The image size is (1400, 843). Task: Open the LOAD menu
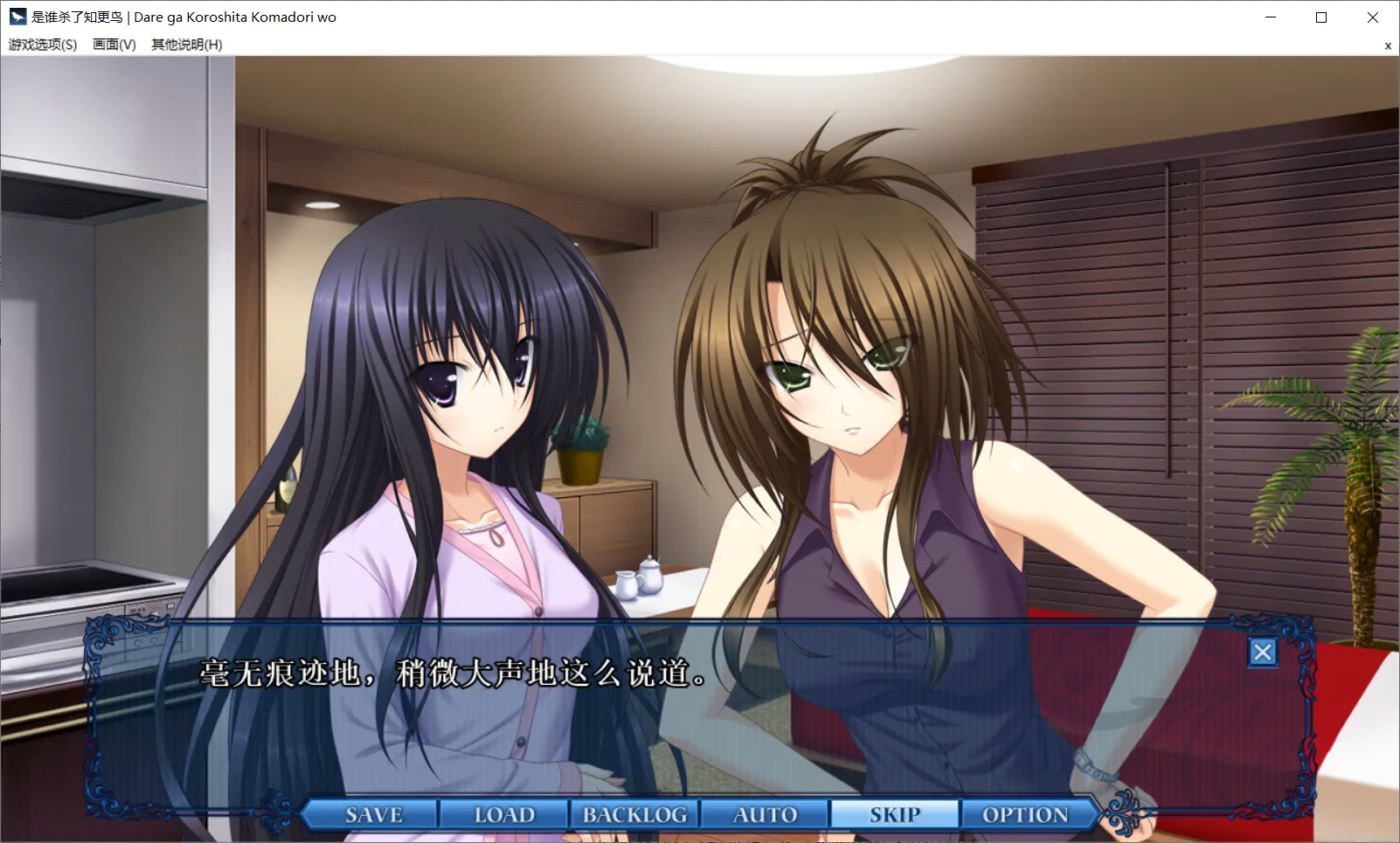click(x=504, y=814)
